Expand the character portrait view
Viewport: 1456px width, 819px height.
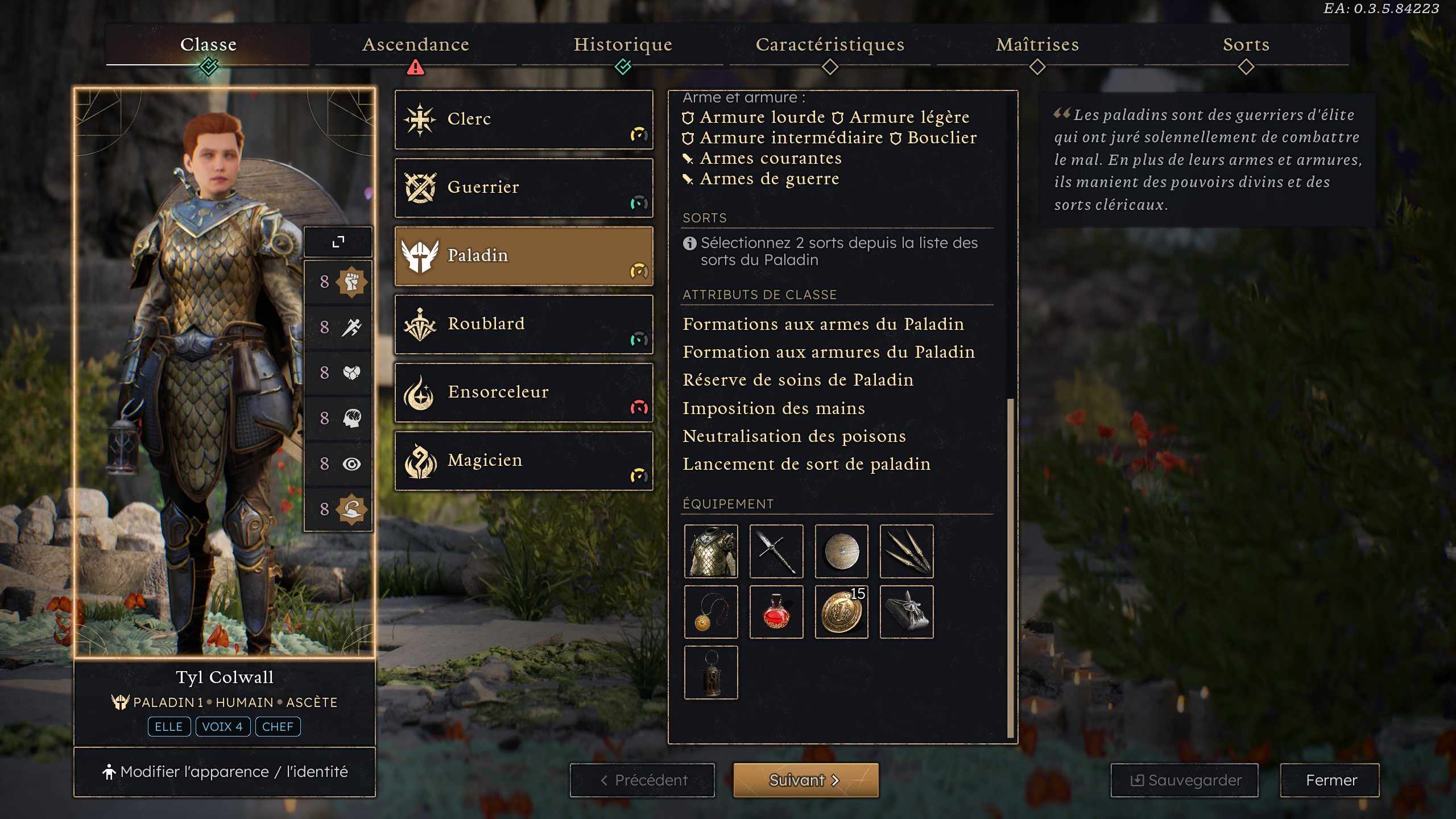click(x=338, y=242)
